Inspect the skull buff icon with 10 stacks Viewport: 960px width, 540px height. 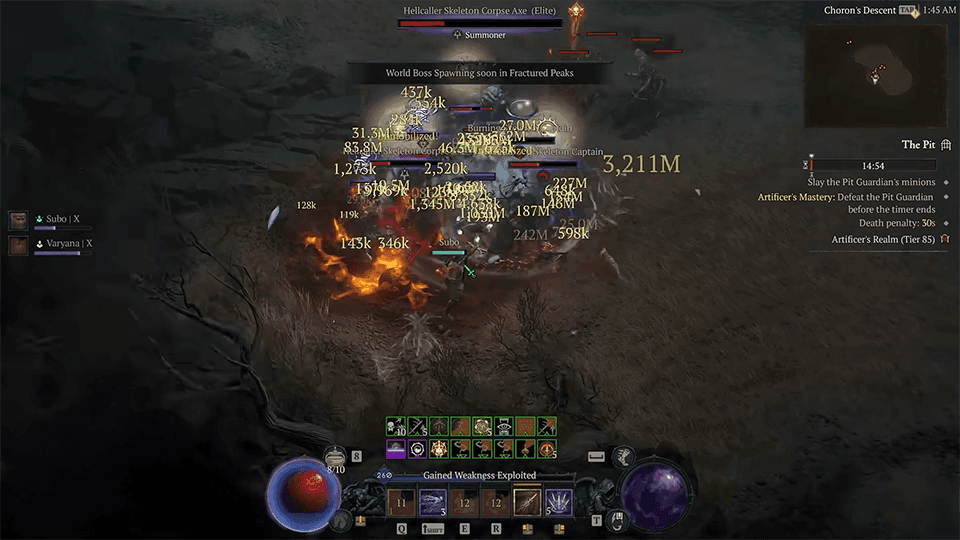[396, 427]
